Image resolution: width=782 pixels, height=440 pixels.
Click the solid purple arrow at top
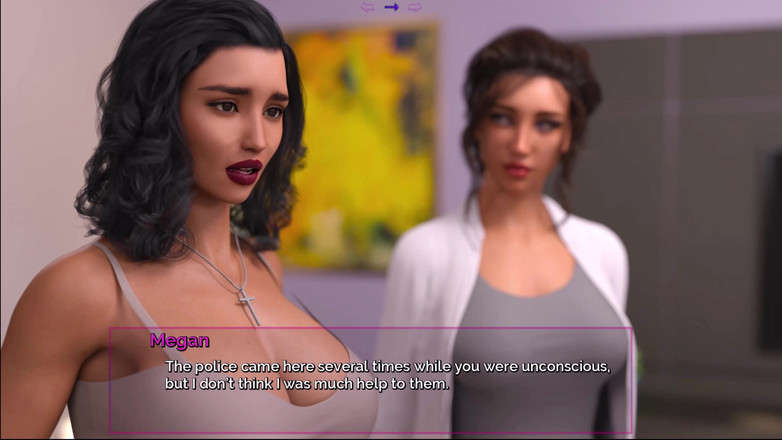click(391, 7)
